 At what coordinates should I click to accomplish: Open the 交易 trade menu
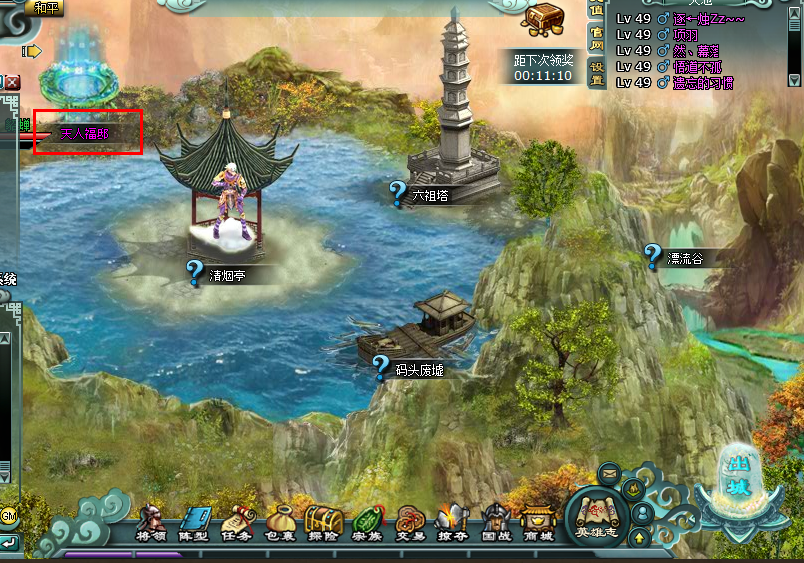tap(409, 523)
